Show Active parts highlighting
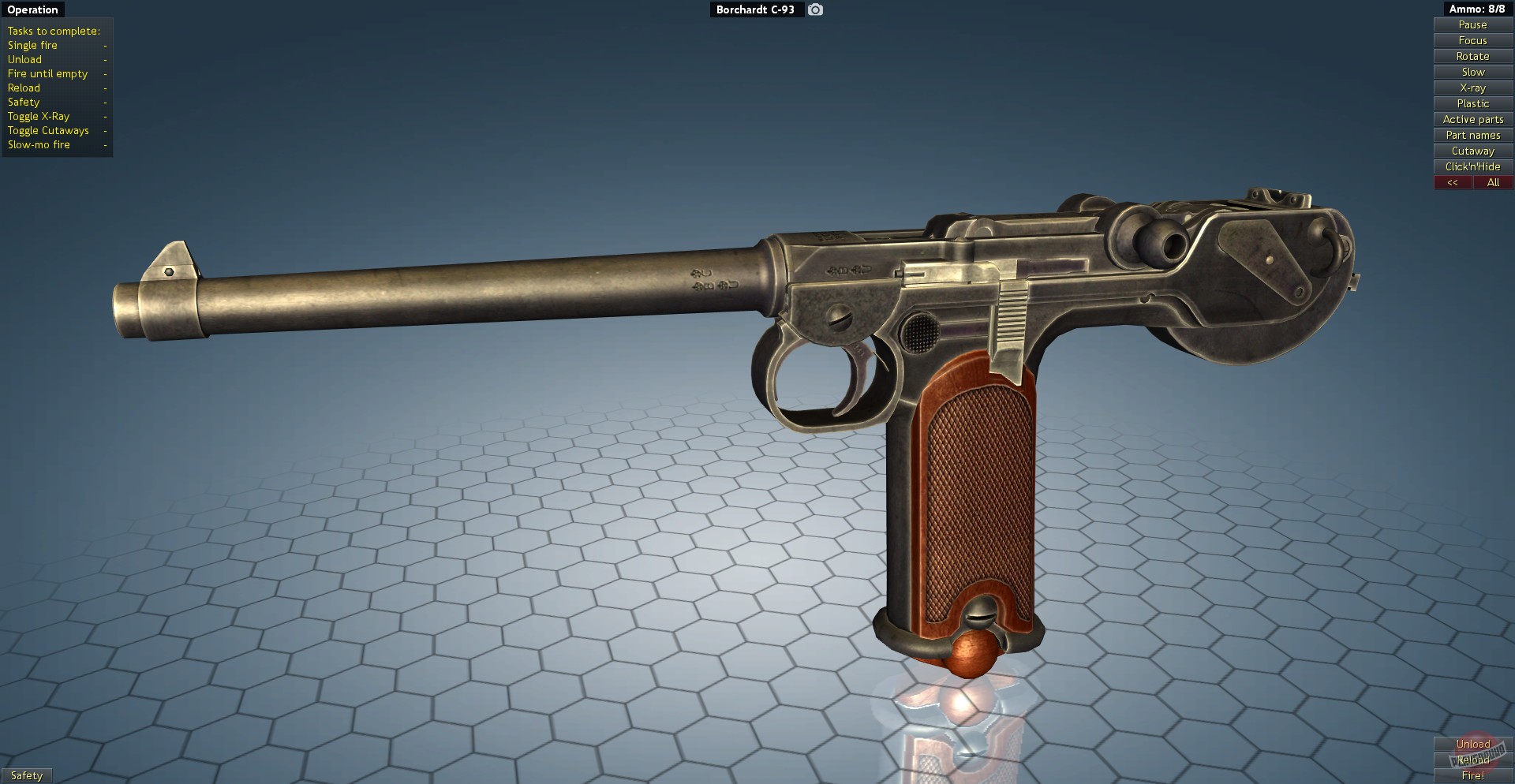Viewport: 1515px width, 784px height. [x=1472, y=119]
